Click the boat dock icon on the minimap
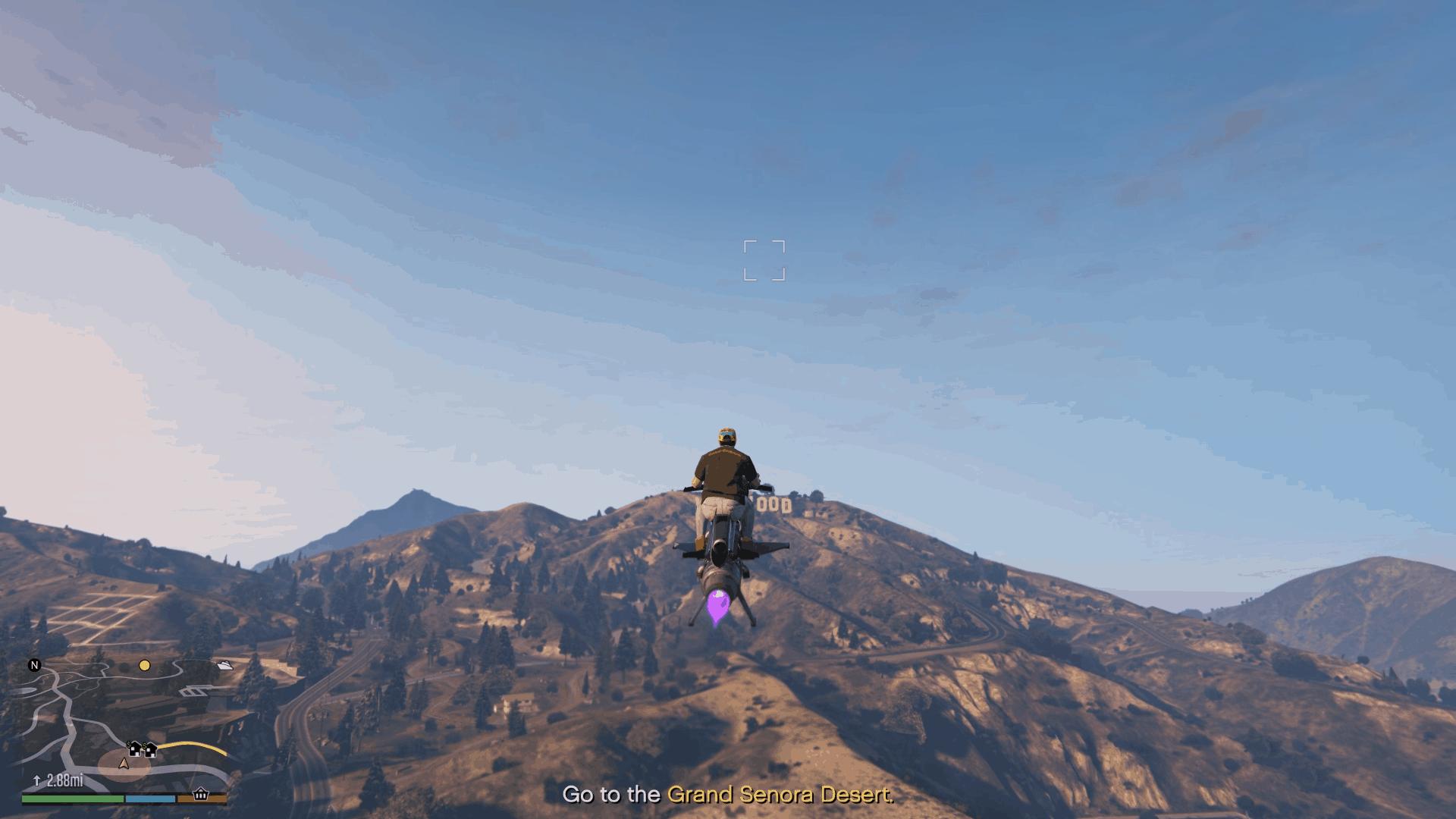 224,666
